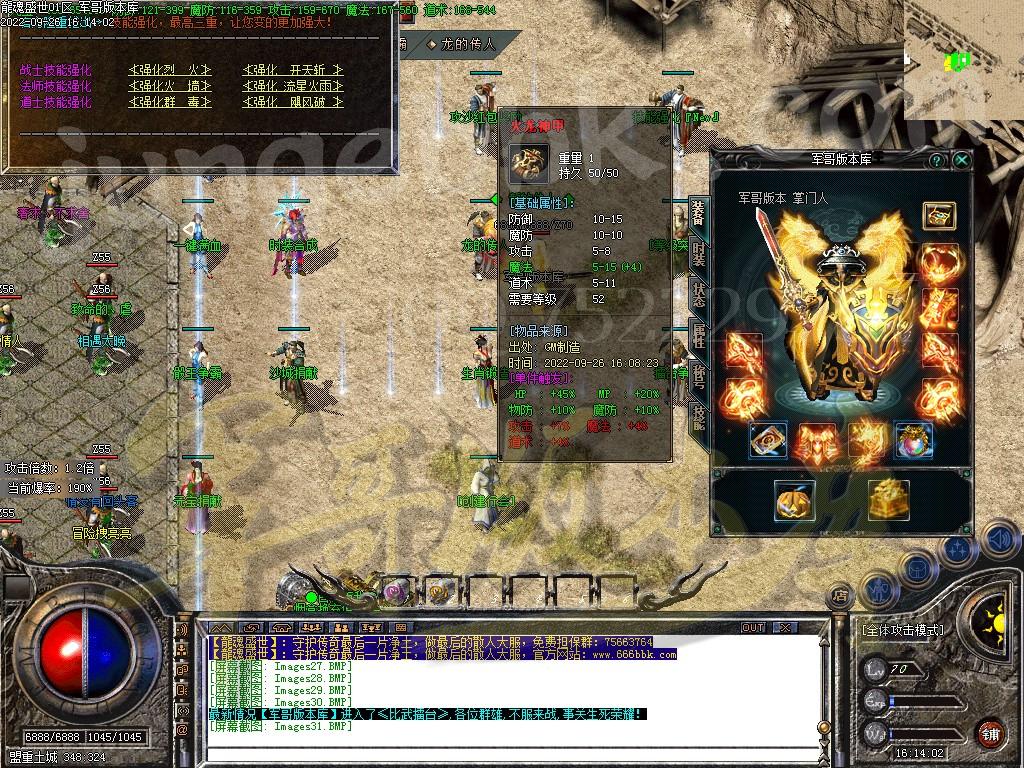Close the character equipment panel
Viewport: 1024px width, 768px height.
[x=962, y=159]
